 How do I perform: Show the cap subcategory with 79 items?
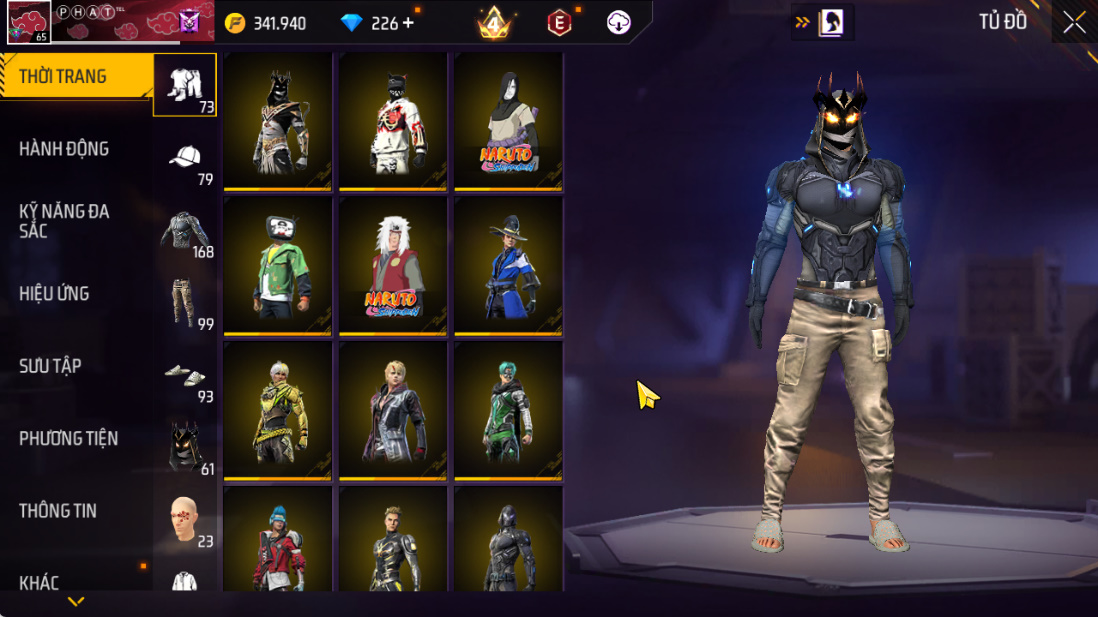(185, 158)
